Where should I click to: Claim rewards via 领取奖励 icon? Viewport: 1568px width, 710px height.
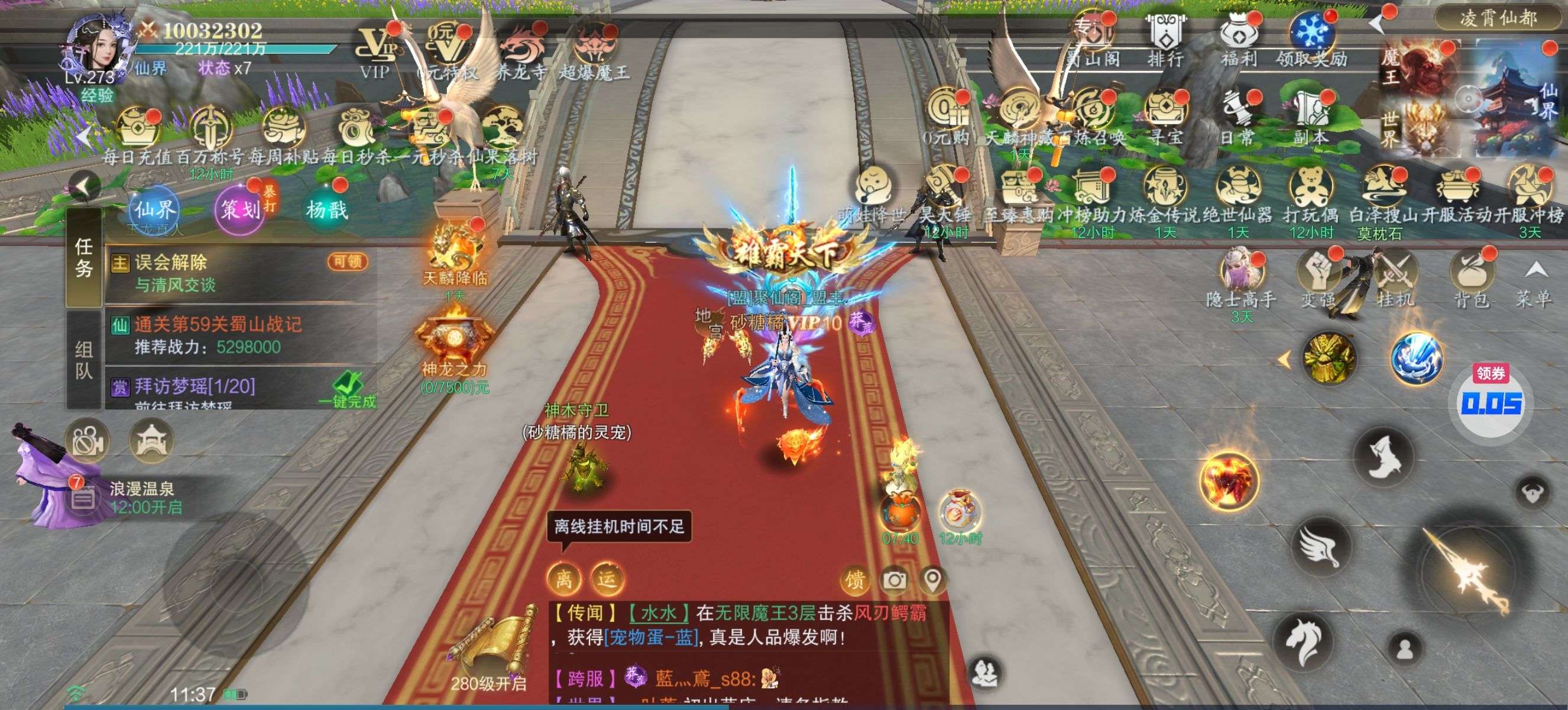(1312, 40)
